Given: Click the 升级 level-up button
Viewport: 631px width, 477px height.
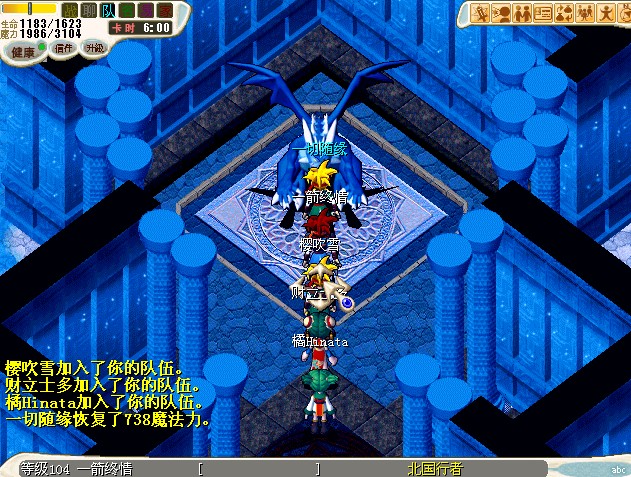Looking at the screenshot, I should click(94, 47).
